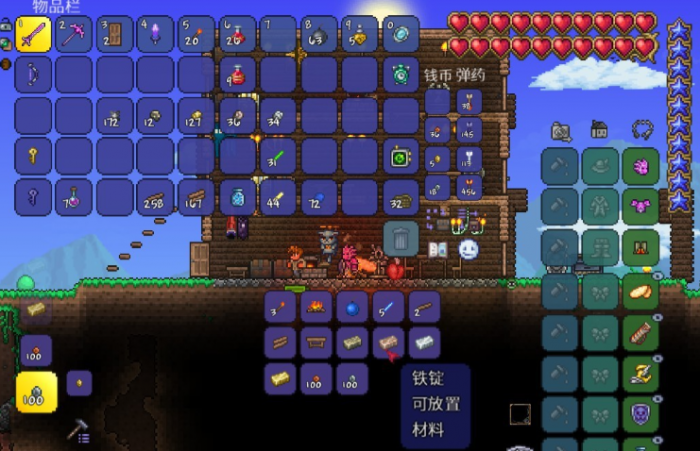The width and height of the screenshot is (700, 451).
Task: Pick the pink pickaxe in hotbar slot 2
Action: 74,34
